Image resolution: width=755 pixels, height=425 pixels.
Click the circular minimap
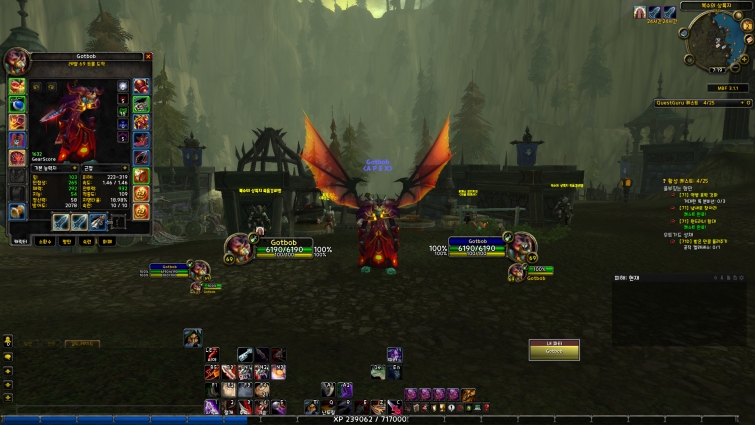pos(715,38)
